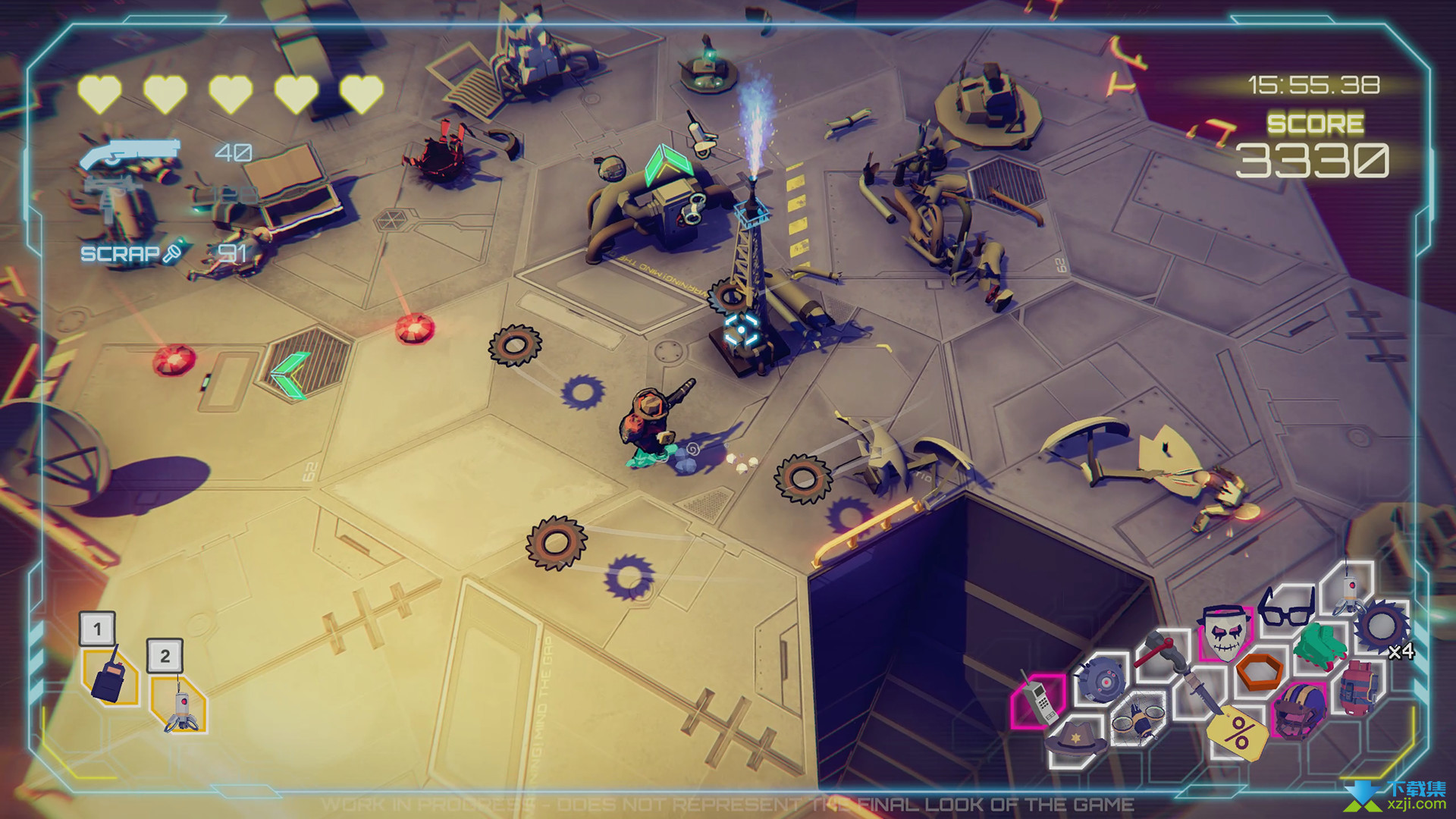
Task: Choose the orange hexagon ring item
Action: [1260, 671]
